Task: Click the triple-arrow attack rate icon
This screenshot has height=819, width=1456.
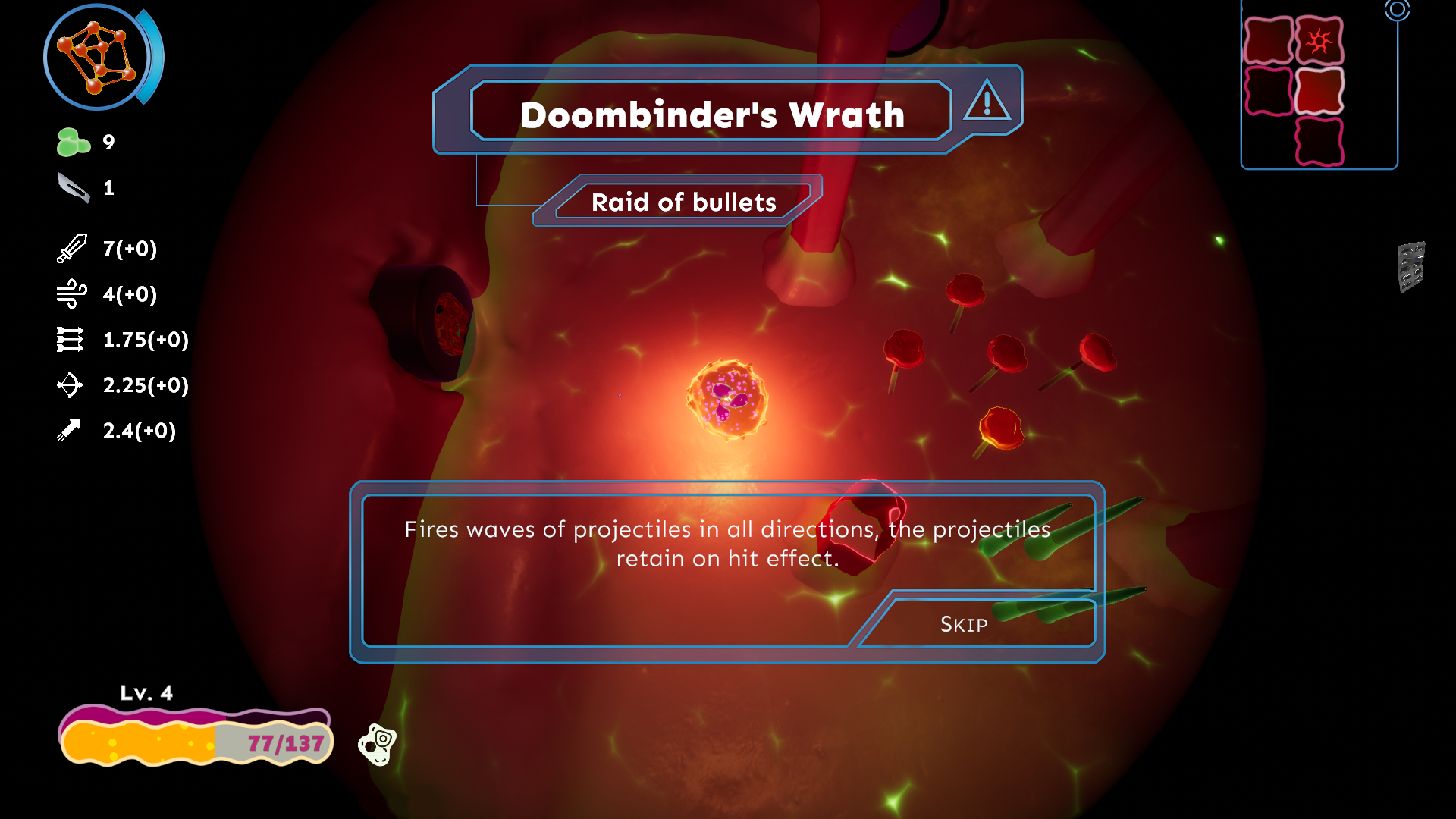Action: [x=71, y=340]
